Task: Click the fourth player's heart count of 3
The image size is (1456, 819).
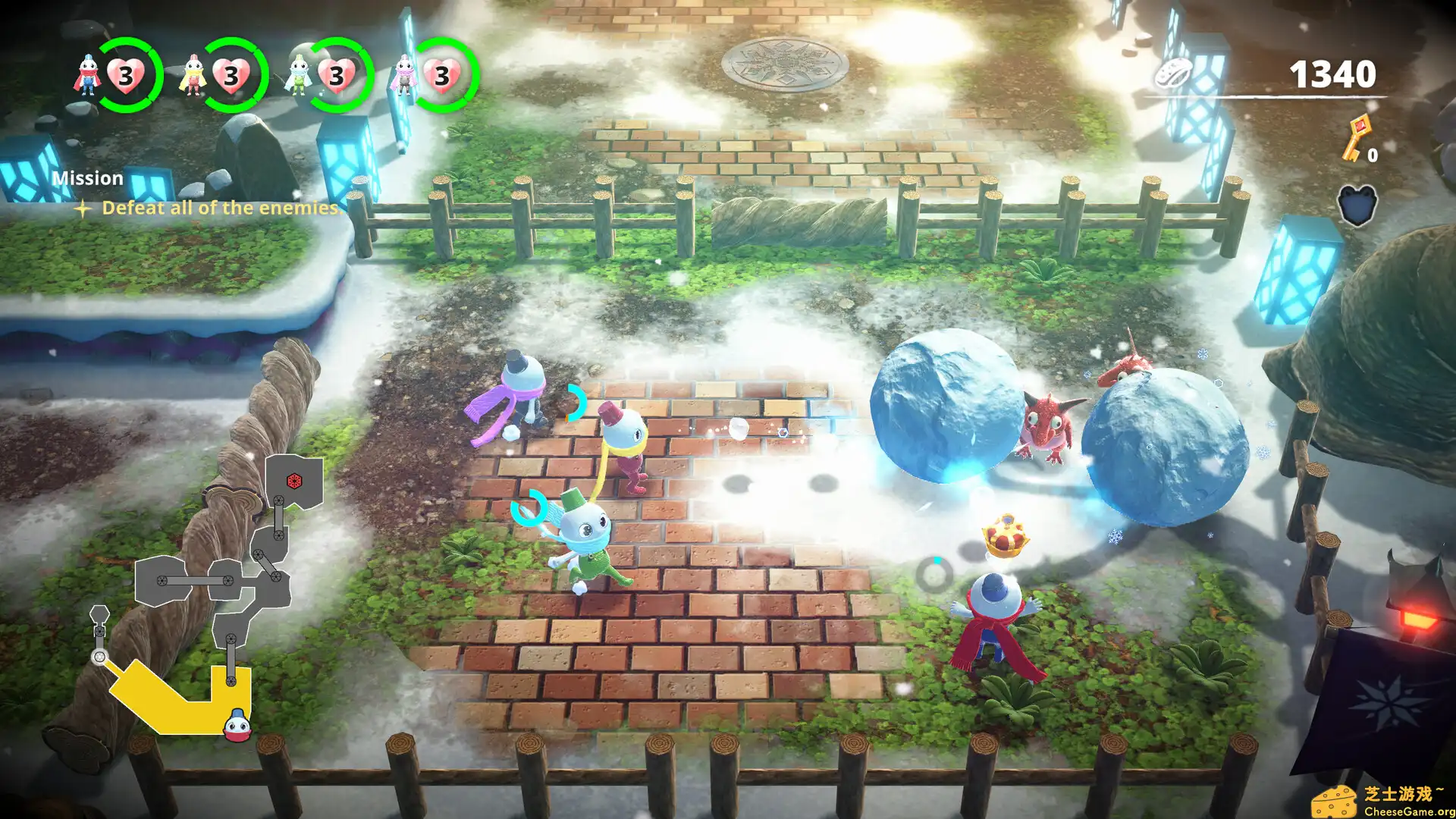Action: point(441,75)
